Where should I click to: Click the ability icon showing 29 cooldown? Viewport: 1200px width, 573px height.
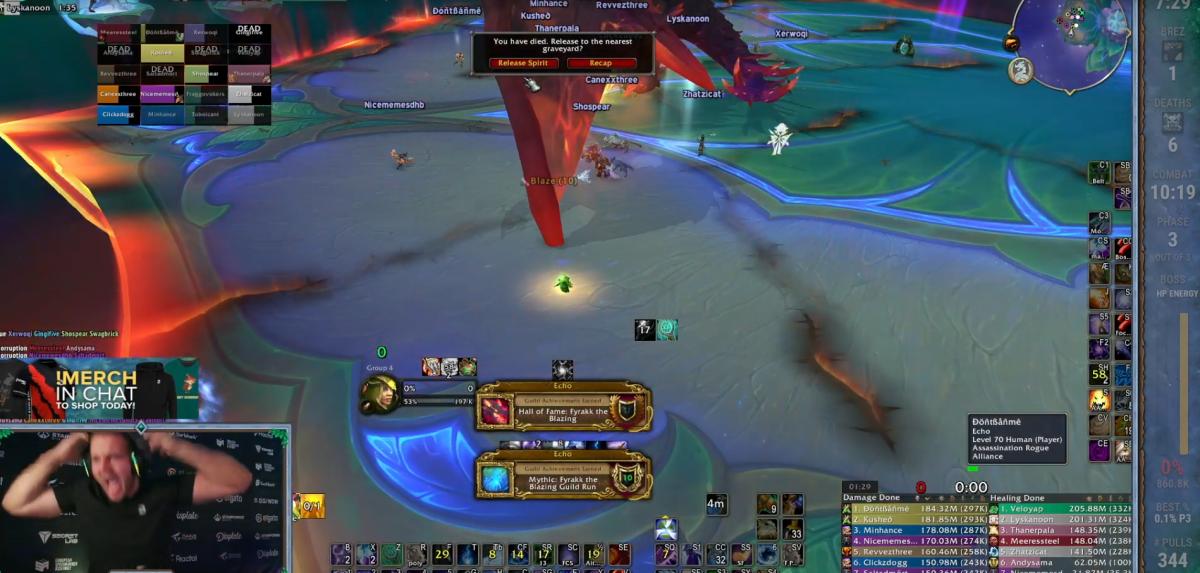click(442, 554)
